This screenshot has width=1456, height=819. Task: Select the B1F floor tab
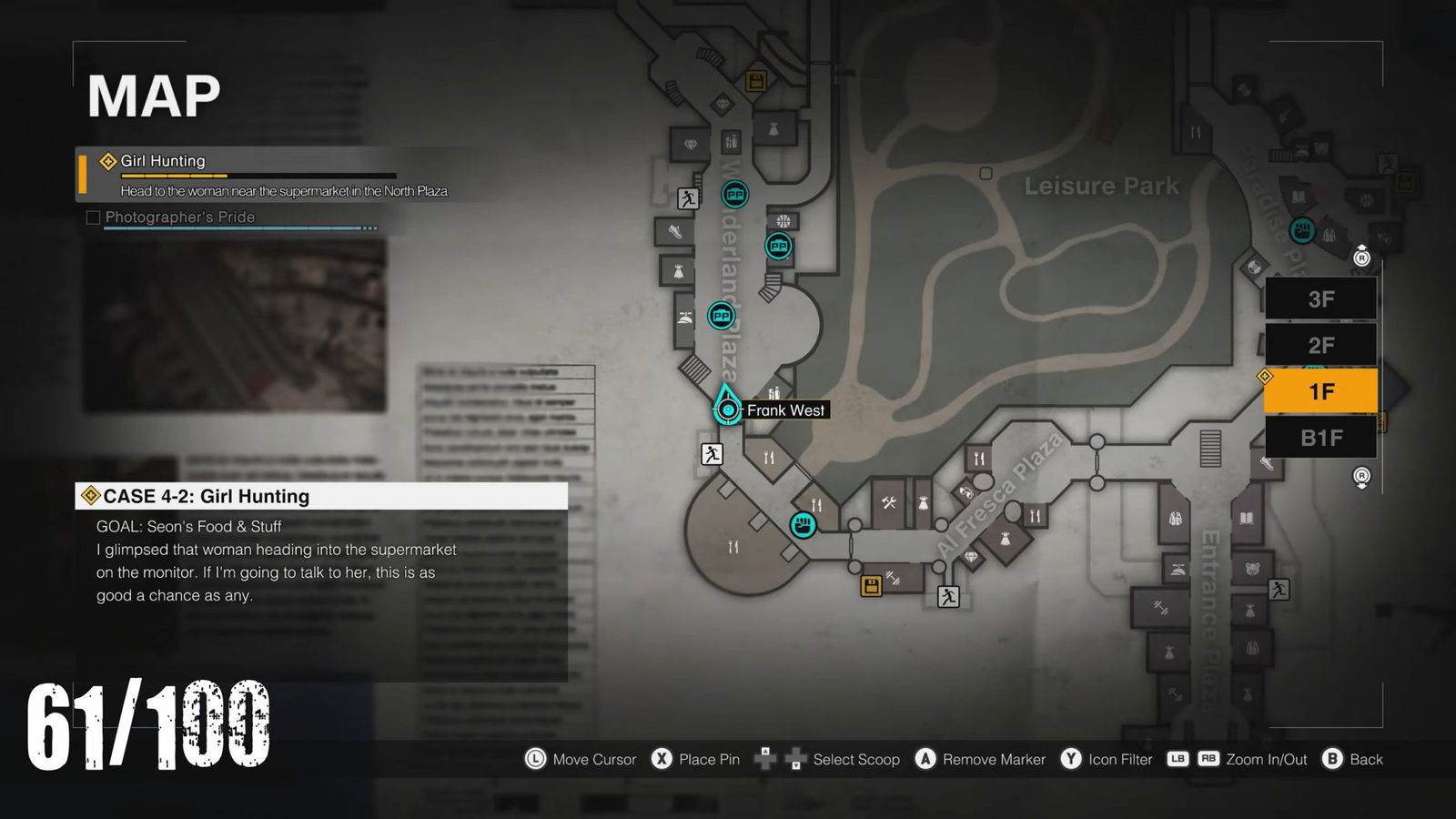click(x=1321, y=437)
